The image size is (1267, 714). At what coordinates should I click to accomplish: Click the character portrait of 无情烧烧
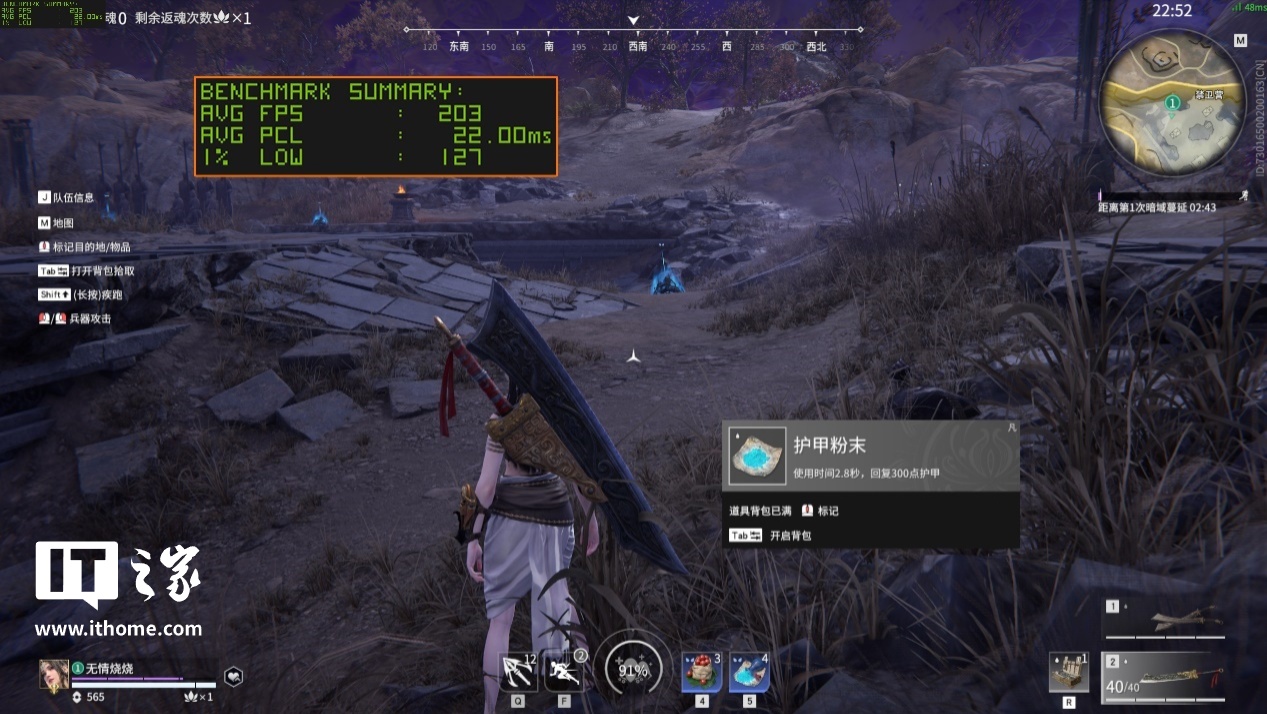pyautogui.click(x=53, y=675)
